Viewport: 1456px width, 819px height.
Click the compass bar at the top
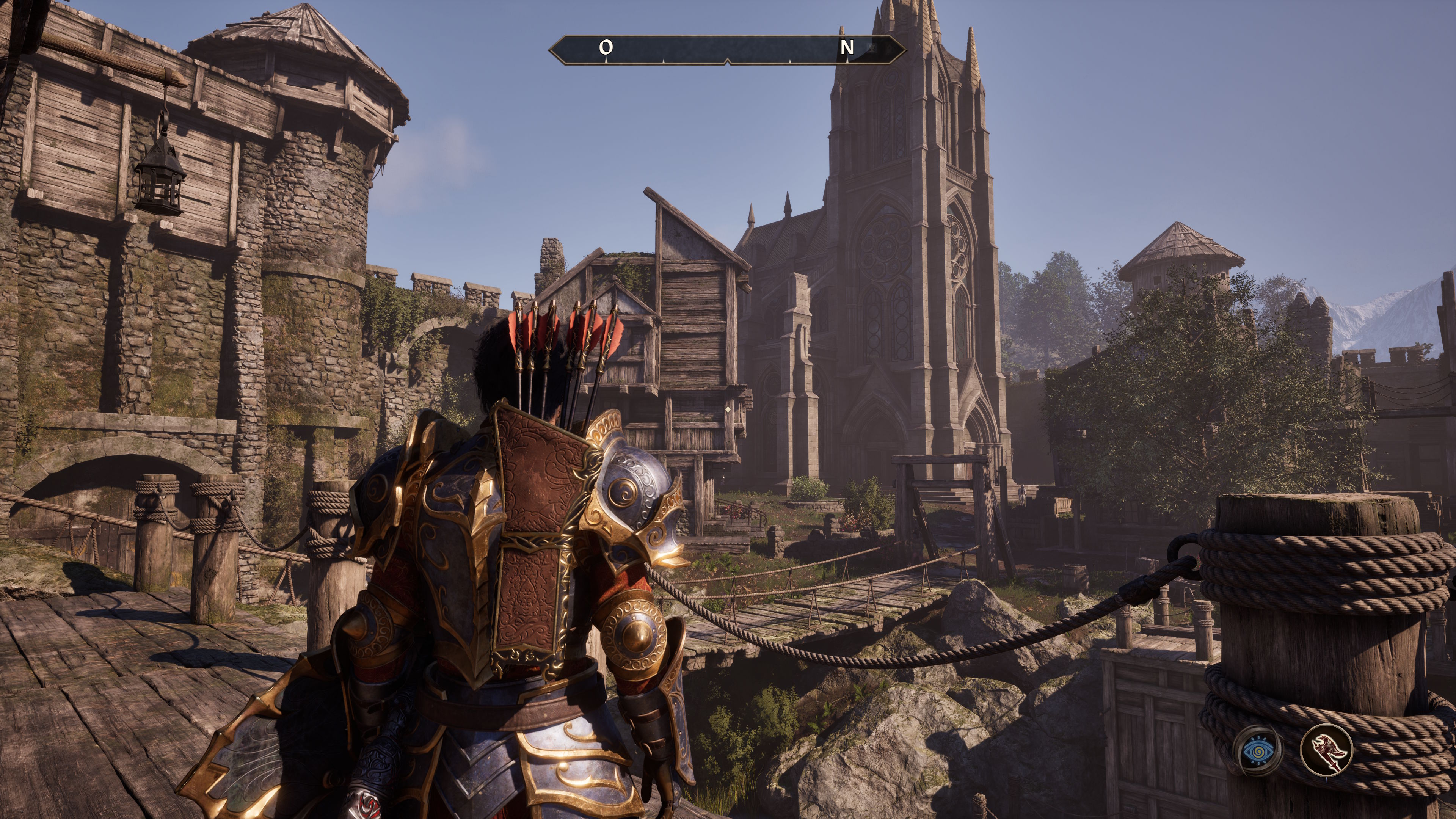coord(727,50)
